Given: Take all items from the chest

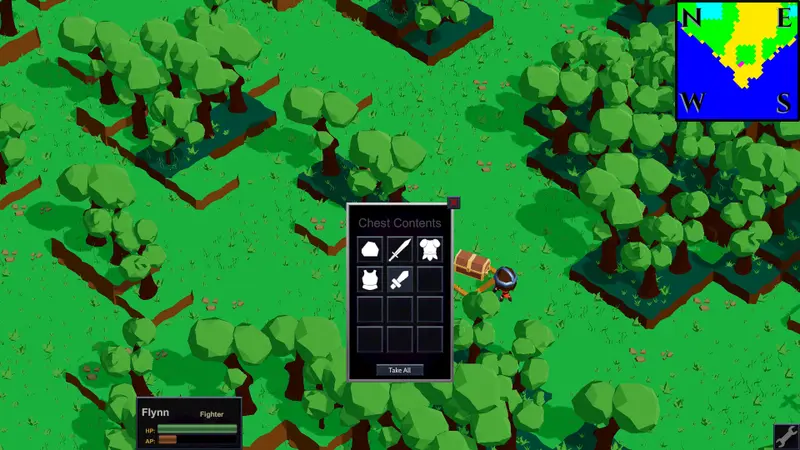Looking at the screenshot, I should tap(399, 370).
